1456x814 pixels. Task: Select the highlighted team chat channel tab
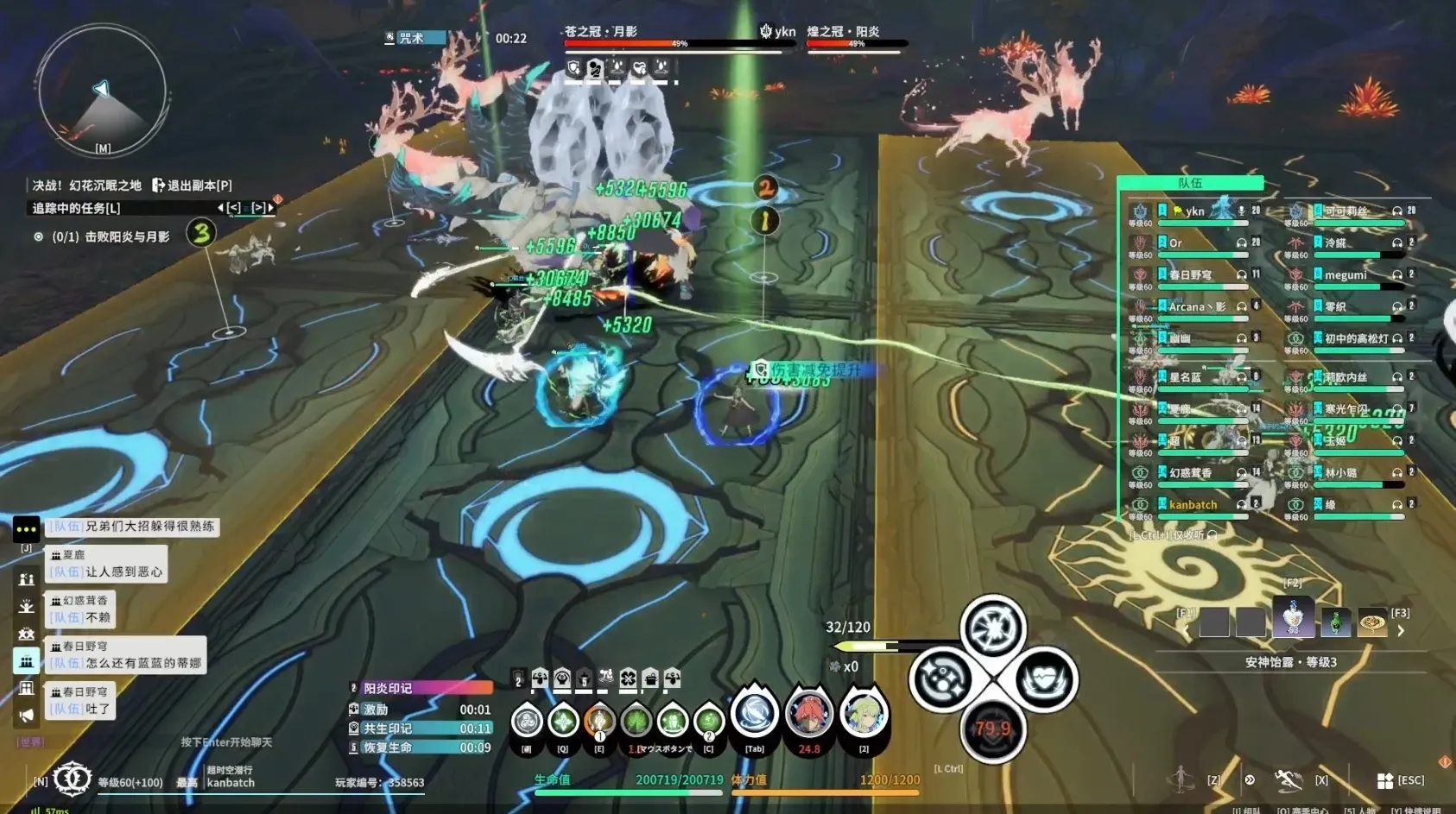(27, 661)
